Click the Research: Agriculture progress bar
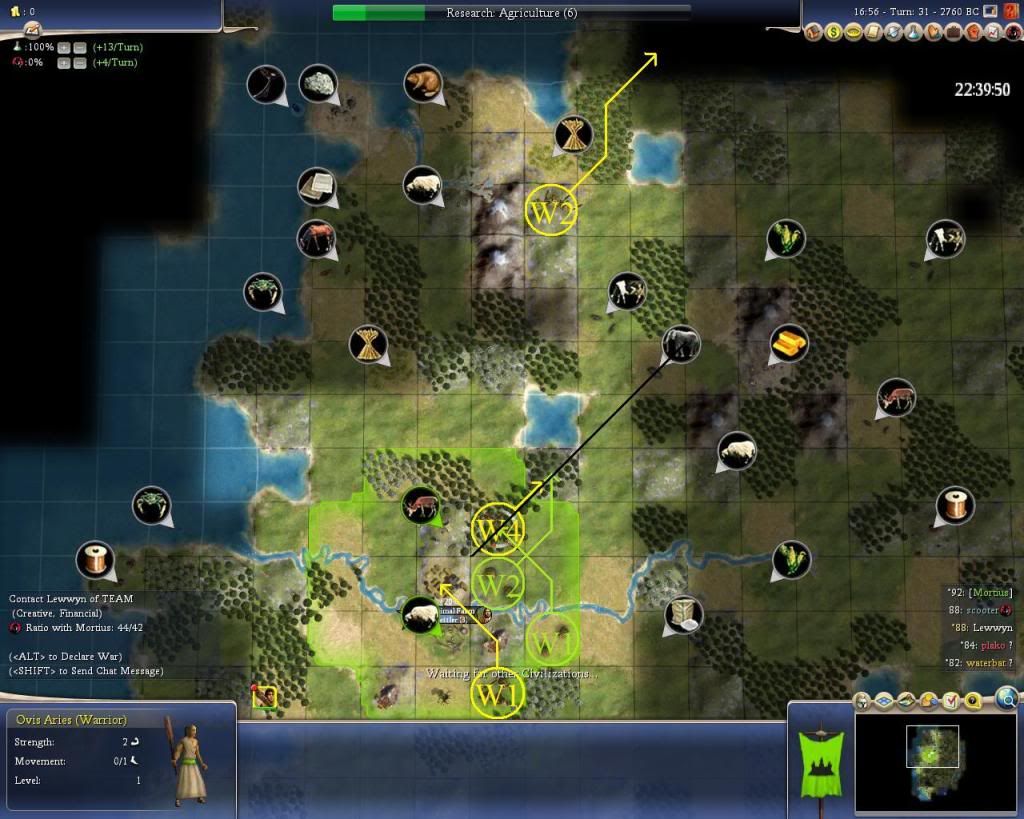Viewport: 1024px width, 819px height. [x=511, y=13]
